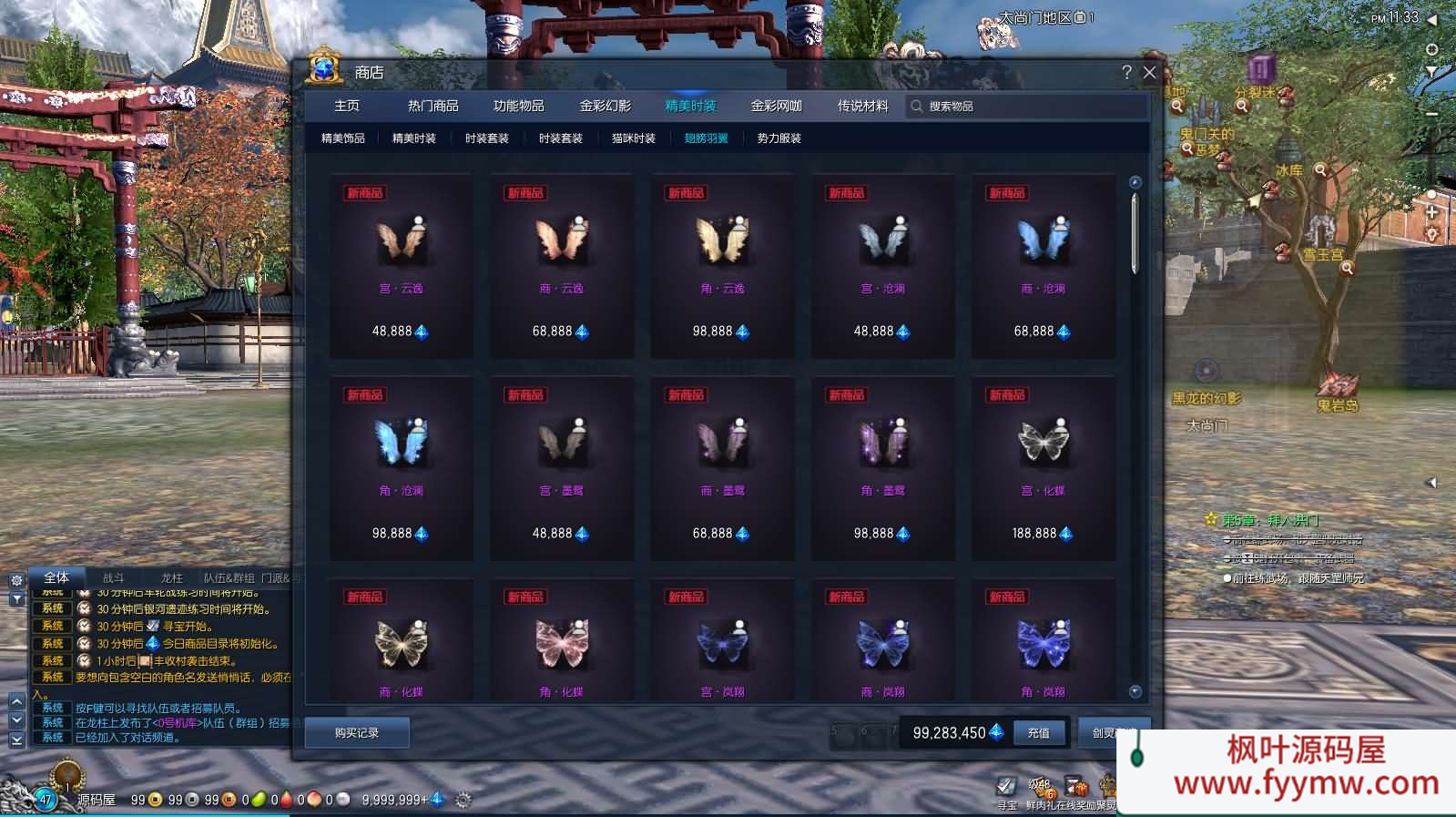Open the 热门商品 category tab

coord(433,107)
